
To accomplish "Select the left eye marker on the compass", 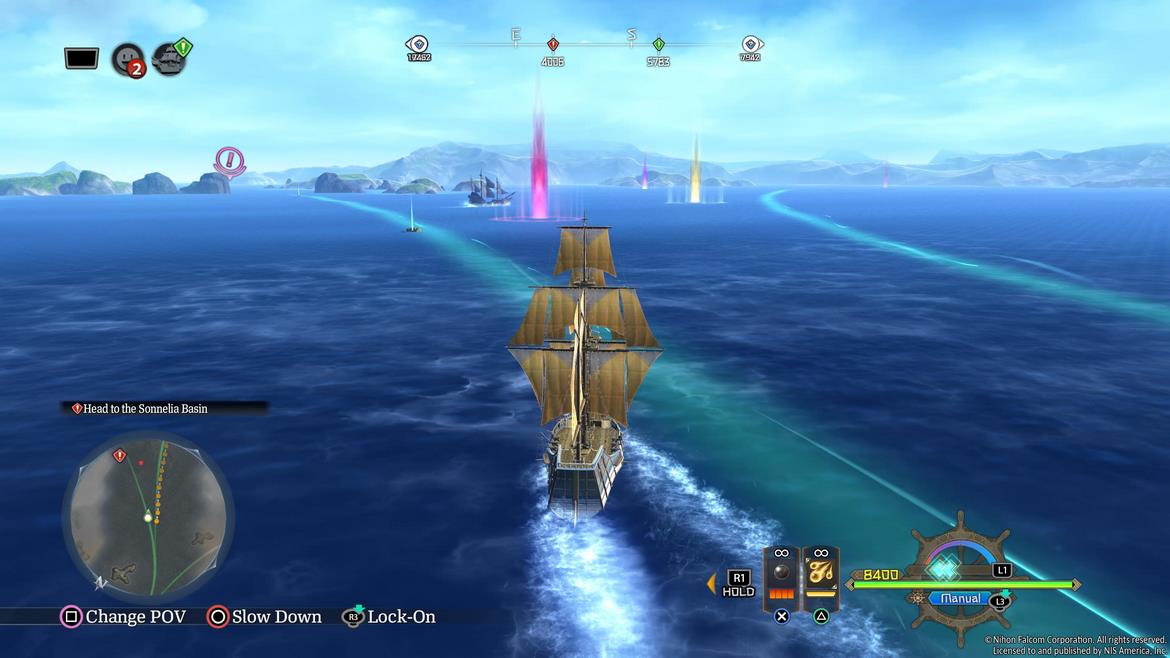I will 418,44.
